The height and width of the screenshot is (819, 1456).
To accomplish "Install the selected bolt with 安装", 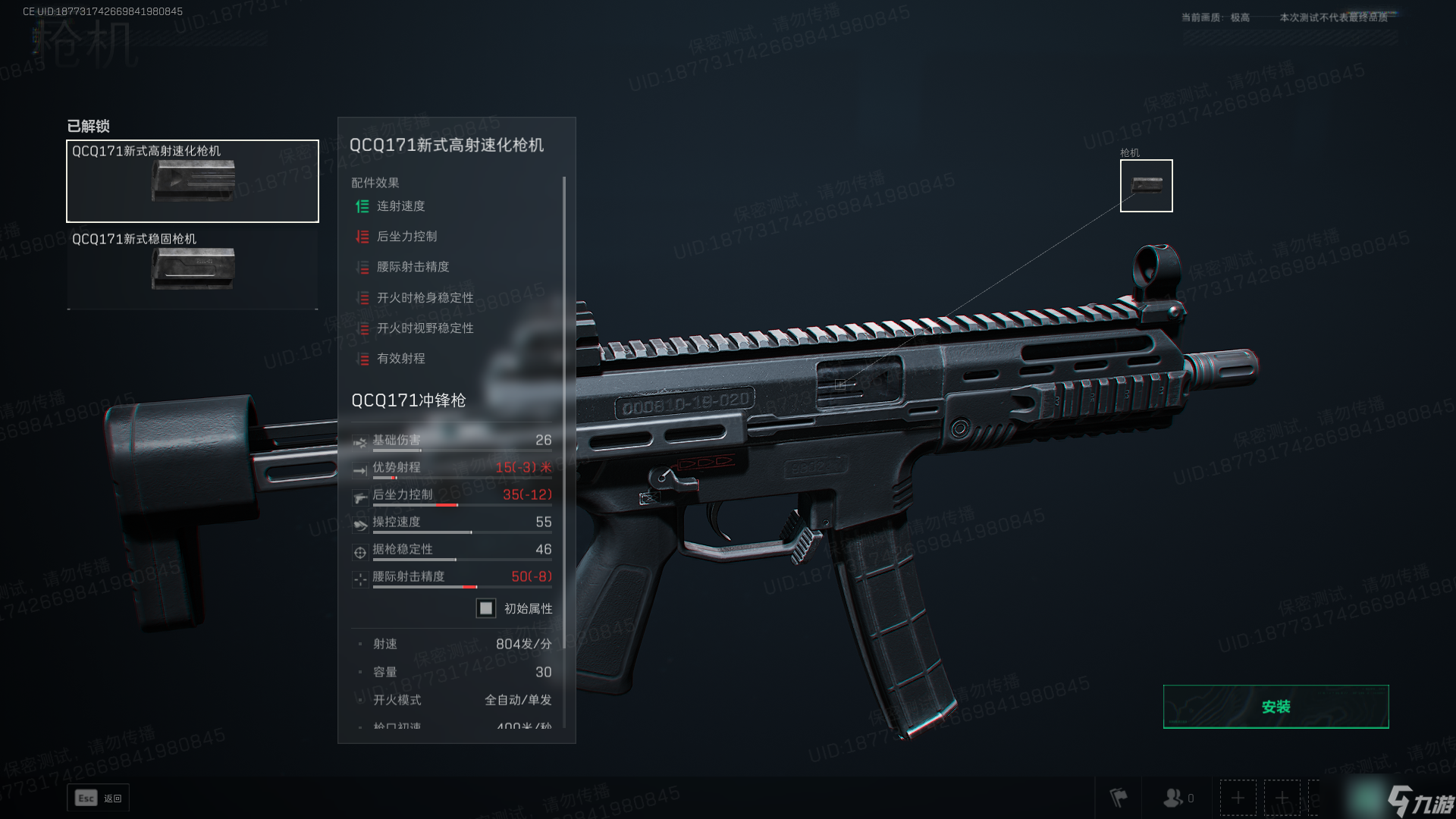I will pyautogui.click(x=1276, y=707).
